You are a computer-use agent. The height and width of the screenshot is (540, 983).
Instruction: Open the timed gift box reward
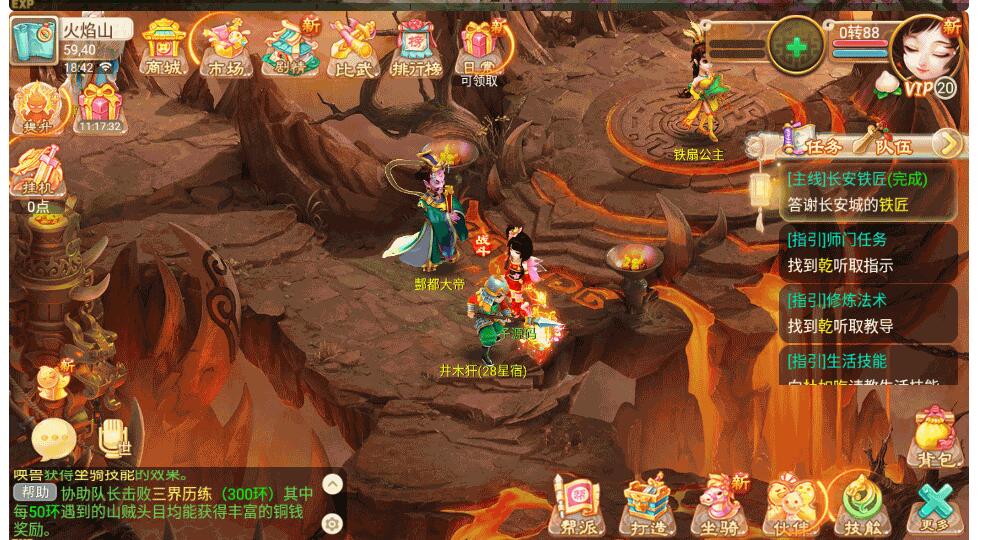click(x=98, y=106)
